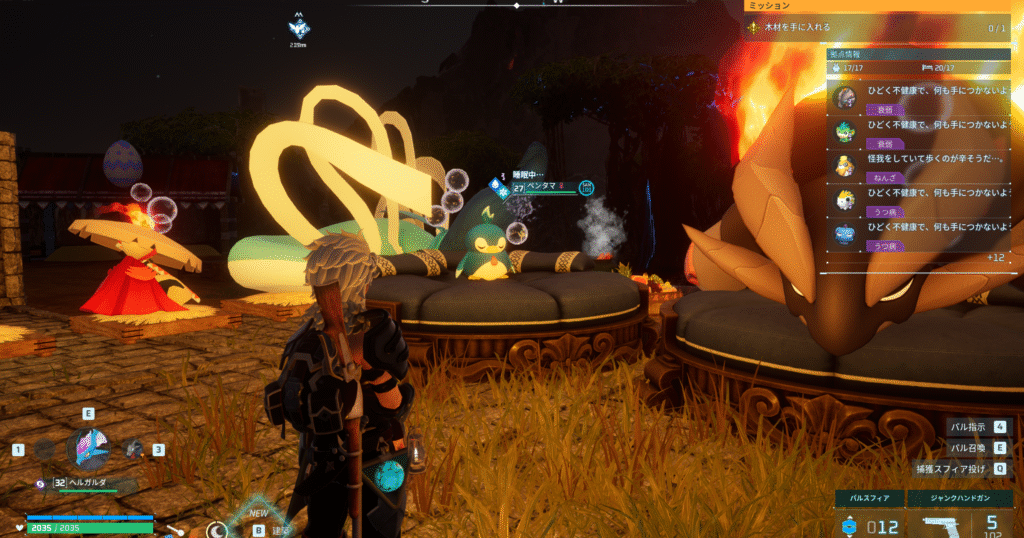
Task: Click the crescent moon time-of-day icon
Action: click(x=217, y=530)
